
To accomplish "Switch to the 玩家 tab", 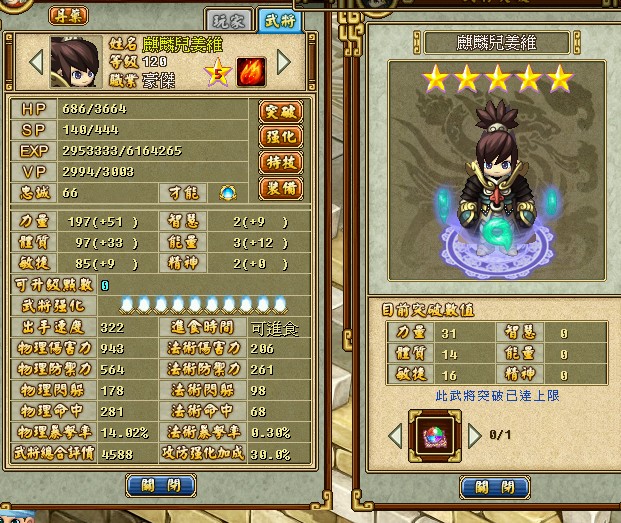I will click(x=229, y=19).
